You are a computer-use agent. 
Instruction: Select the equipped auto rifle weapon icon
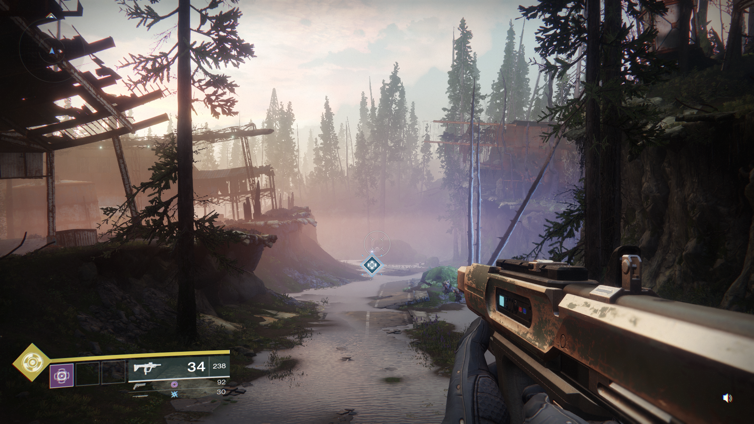(x=148, y=368)
